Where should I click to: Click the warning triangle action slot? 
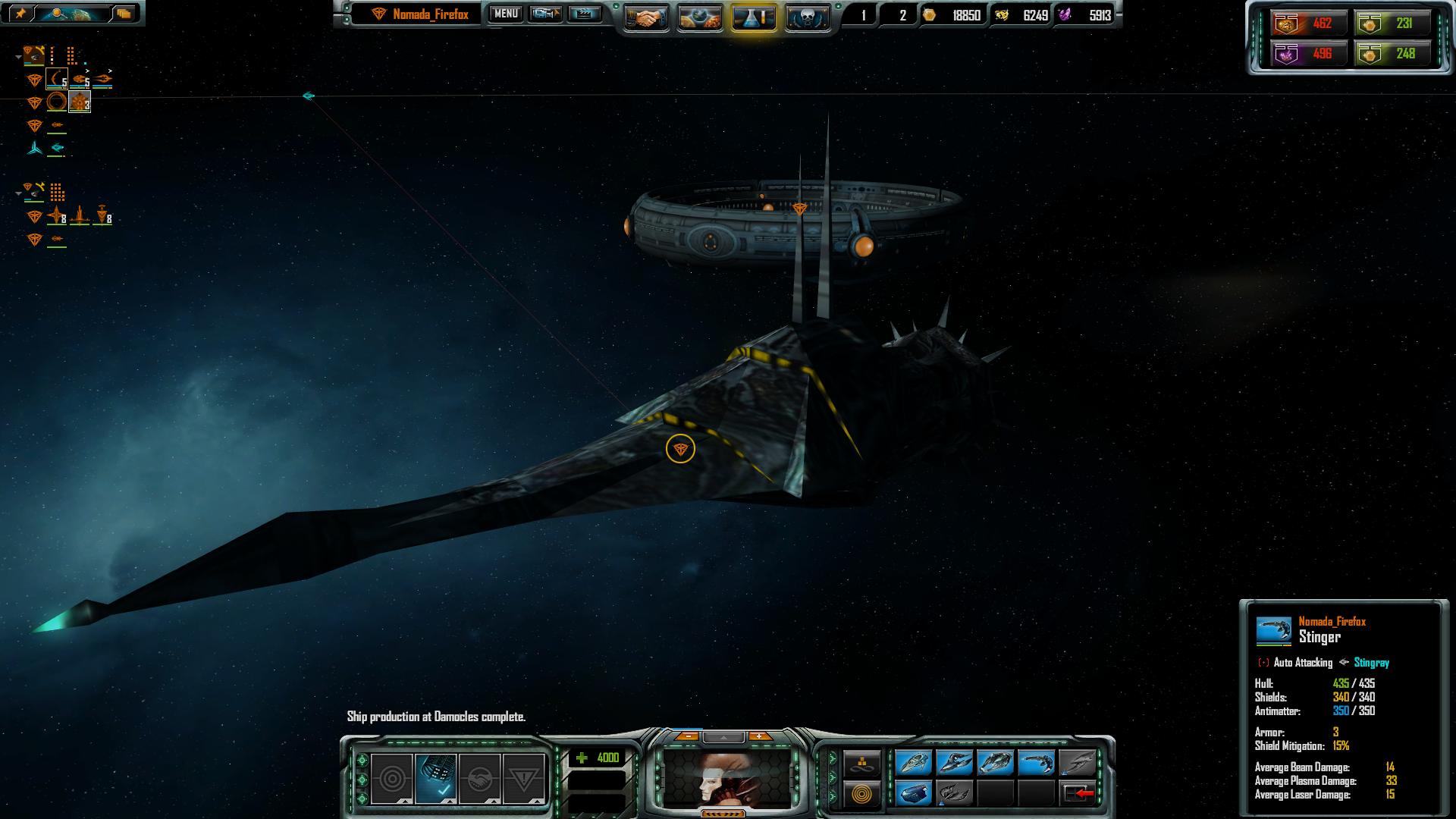pyautogui.click(x=523, y=779)
